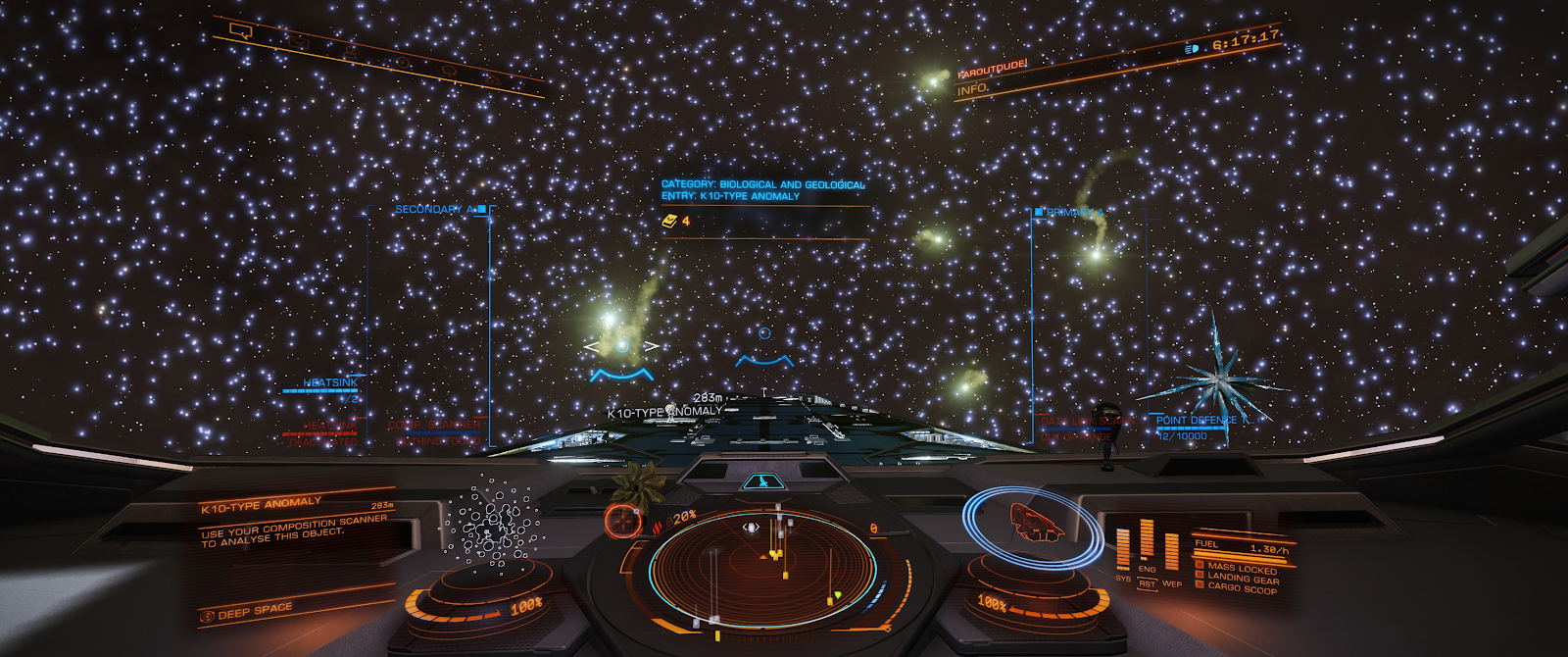Open the chat bubble icon in comms panel

coord(241,30)
